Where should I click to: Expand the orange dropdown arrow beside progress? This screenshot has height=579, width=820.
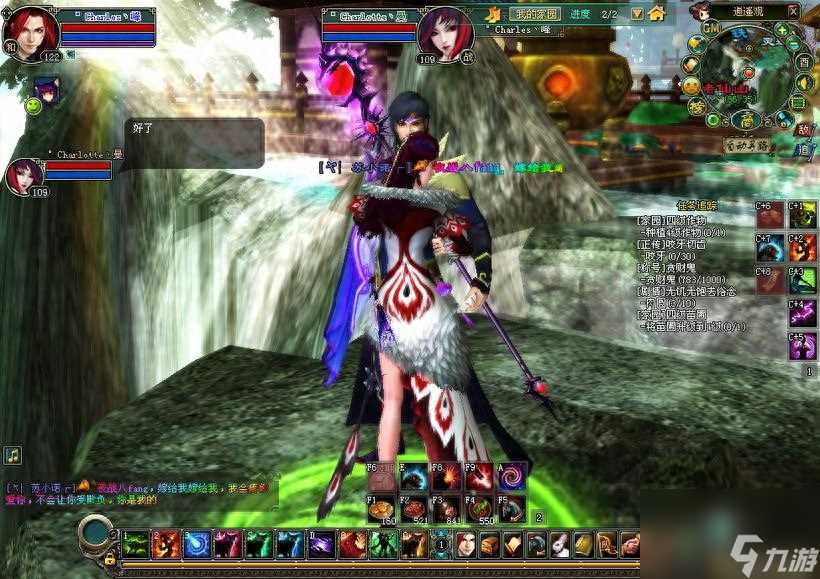point(635,14)
